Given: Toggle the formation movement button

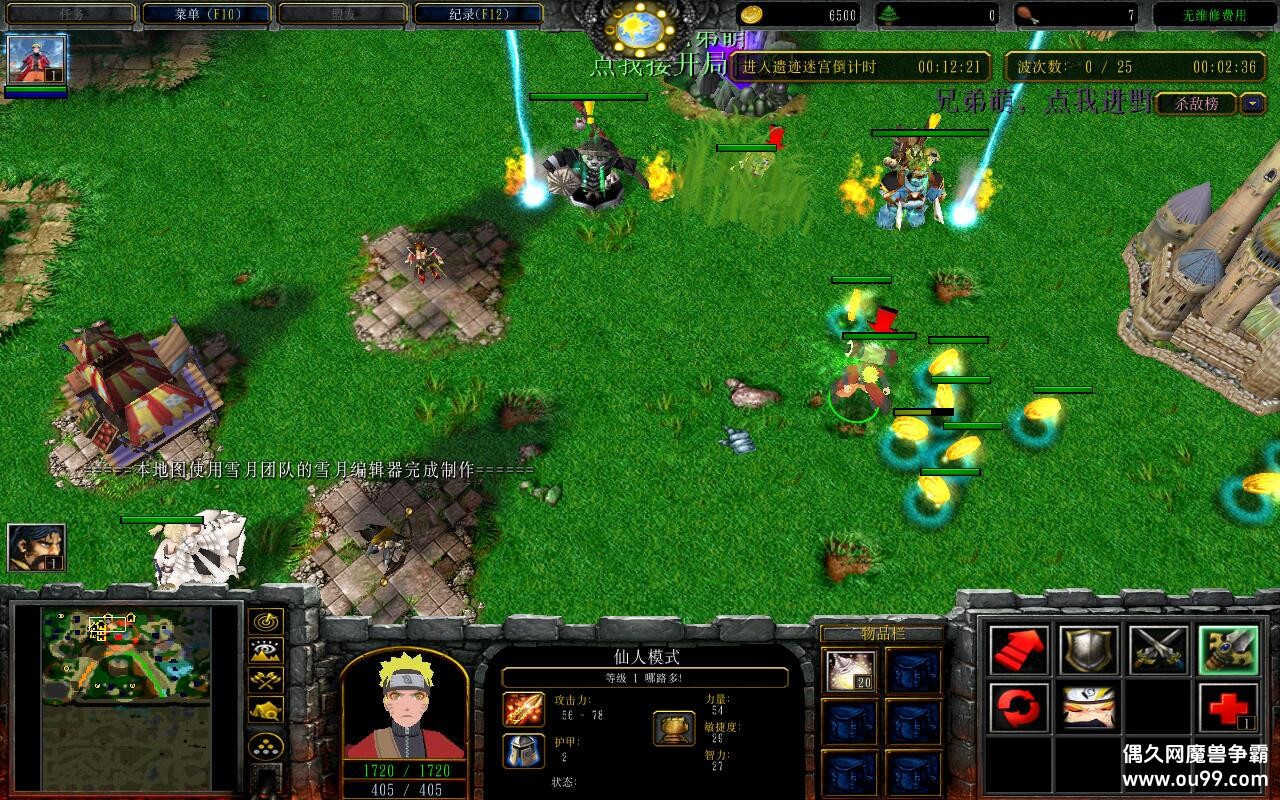Looking at the screenshot, I should (x=265, y=746).
